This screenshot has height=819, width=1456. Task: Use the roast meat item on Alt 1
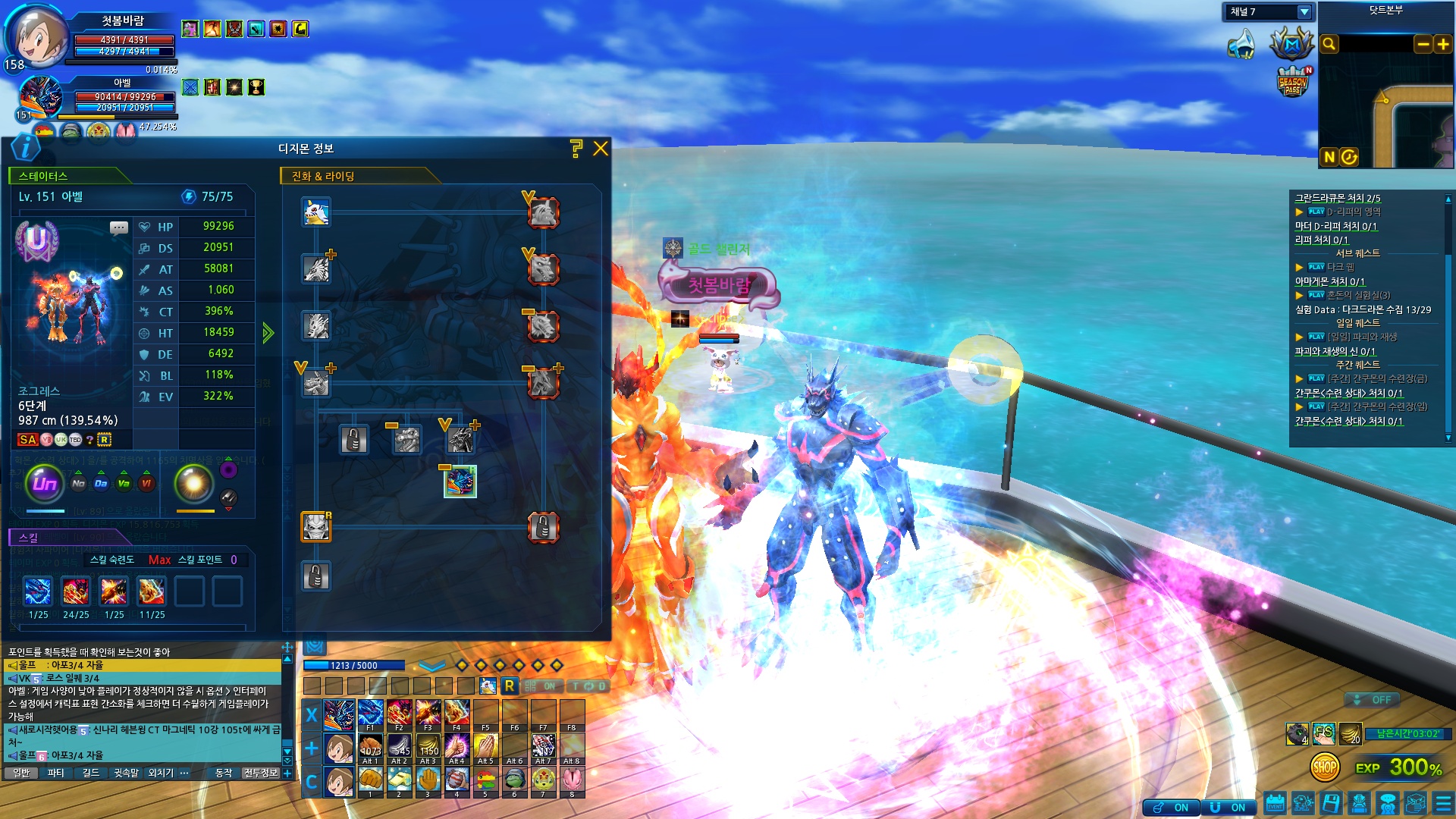click(370, 747)
